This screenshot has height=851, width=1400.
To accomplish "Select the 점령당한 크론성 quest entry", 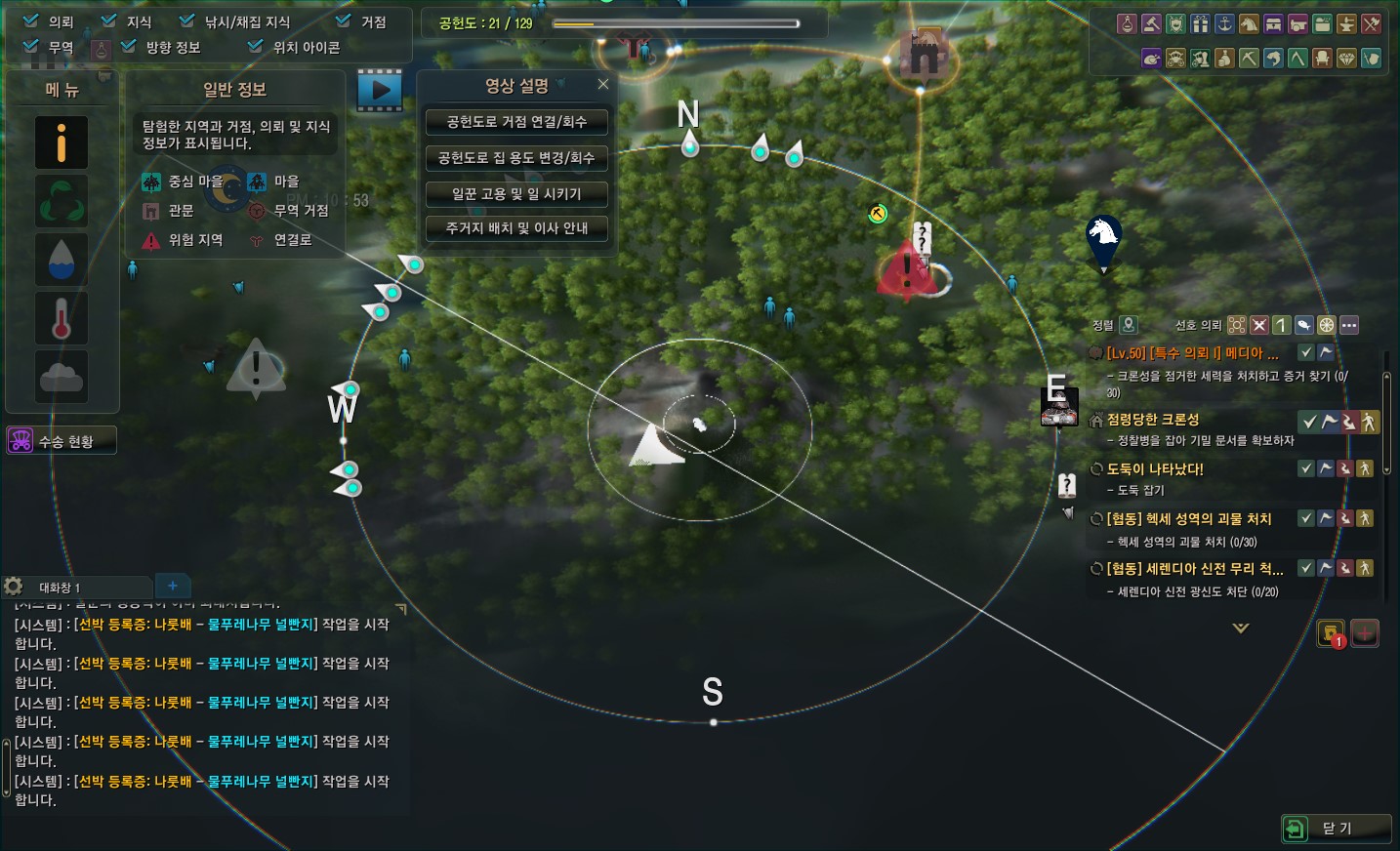I will coord(1153,420).
